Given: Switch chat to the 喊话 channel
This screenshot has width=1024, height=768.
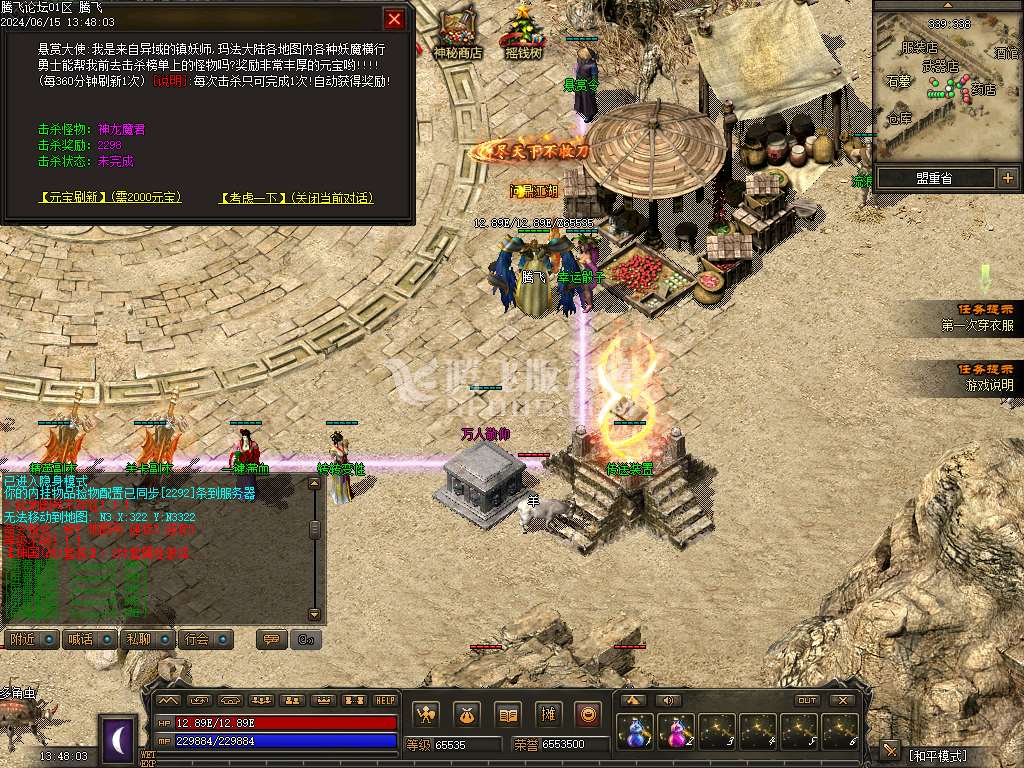Looking at the screenshot, I should [90, 639].
